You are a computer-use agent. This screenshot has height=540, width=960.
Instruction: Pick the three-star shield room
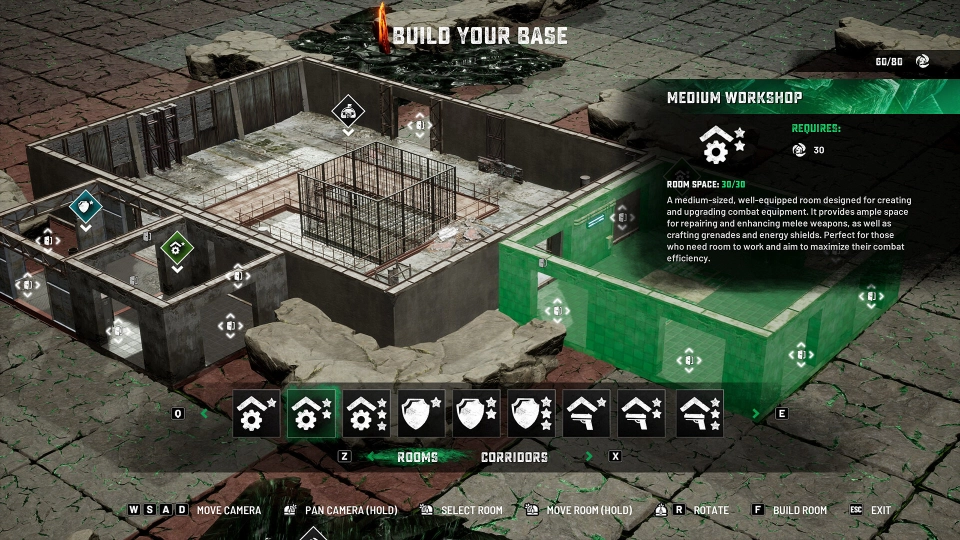tap(532, 413)
